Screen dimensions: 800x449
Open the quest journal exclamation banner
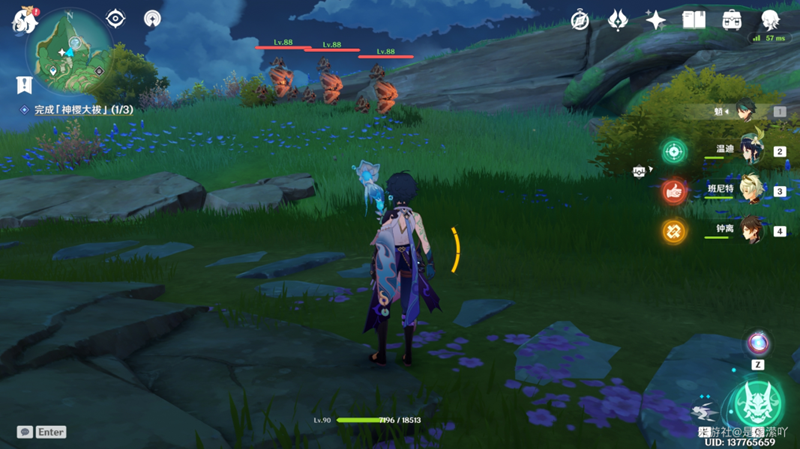(24, 85)
